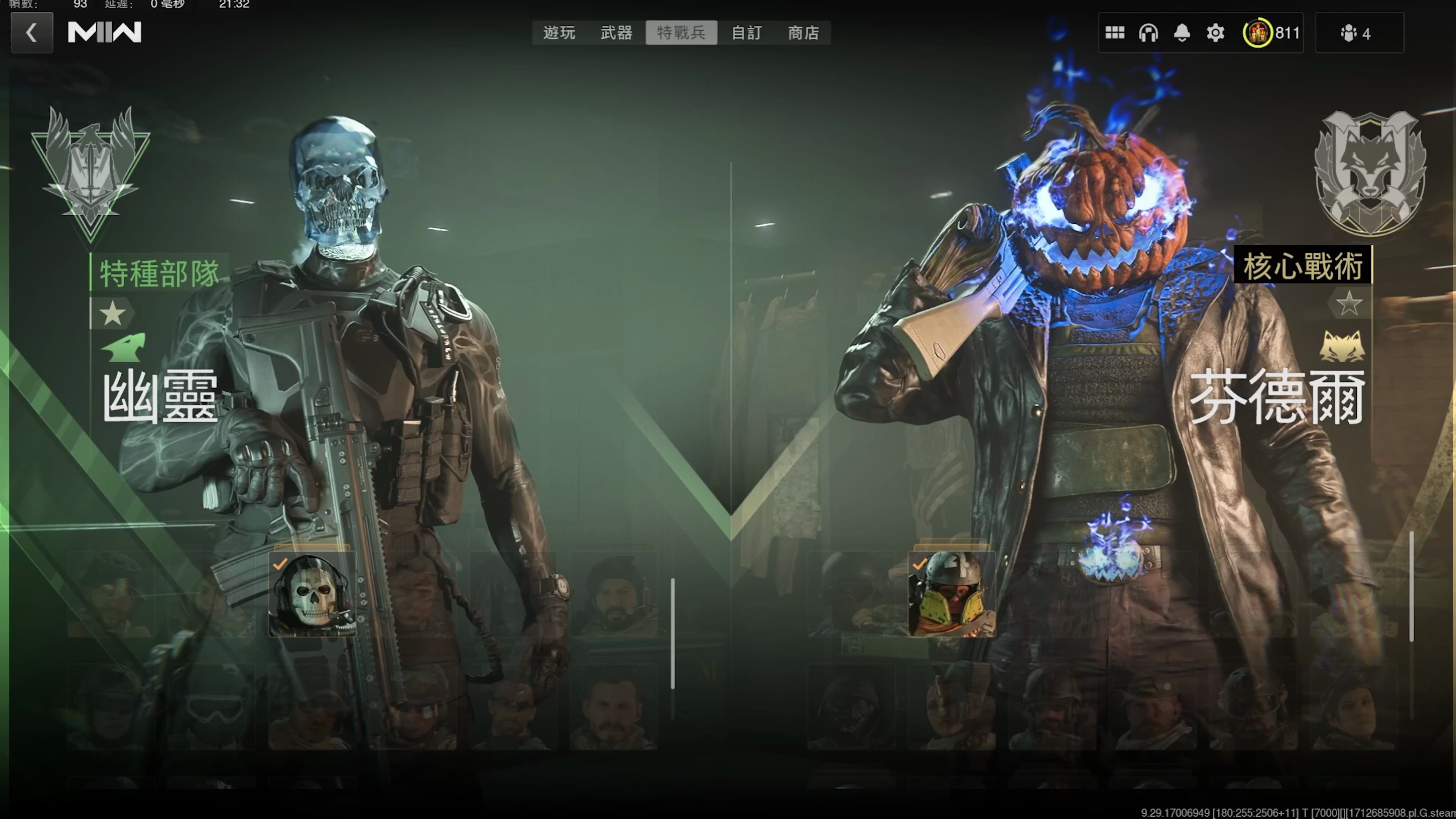The width and height of the screenshot is (1456, 819).
Task: Select the 特戰兵 tab
Action: (681, 33)
